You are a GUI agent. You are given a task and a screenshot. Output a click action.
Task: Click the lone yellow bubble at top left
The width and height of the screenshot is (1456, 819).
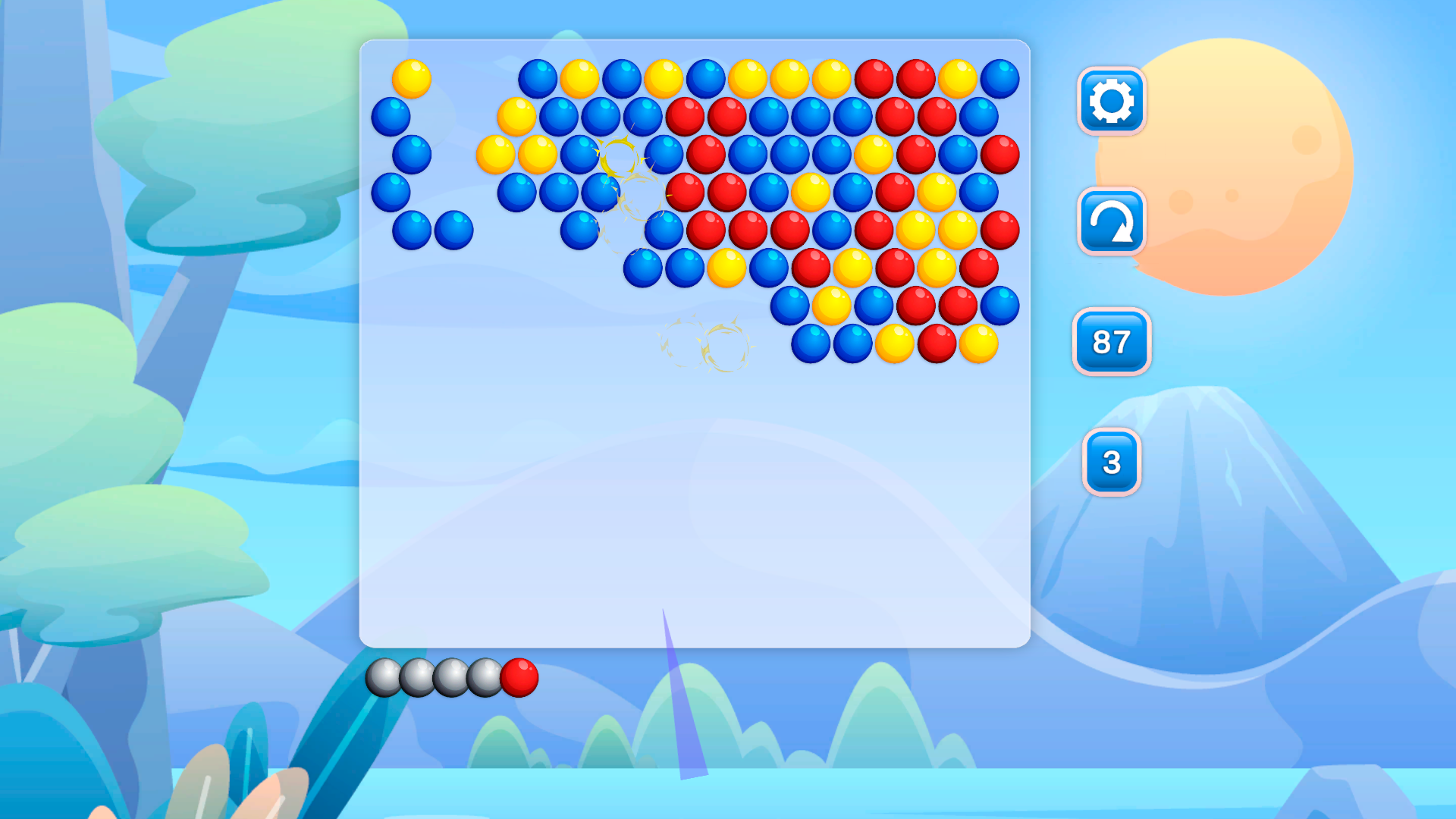click(x=410, y=79)
